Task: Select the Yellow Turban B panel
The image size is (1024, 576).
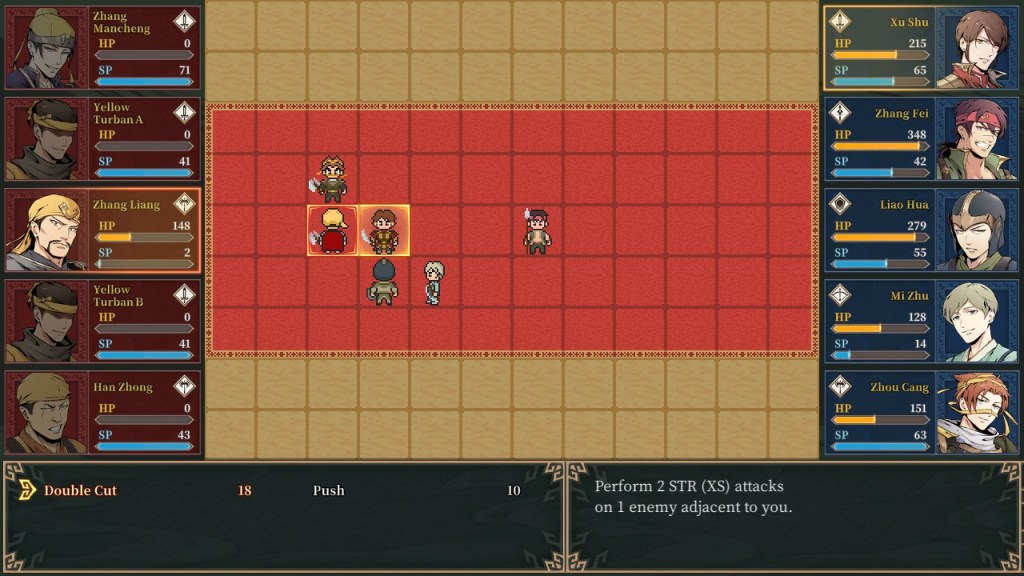Action: point(102,322)
